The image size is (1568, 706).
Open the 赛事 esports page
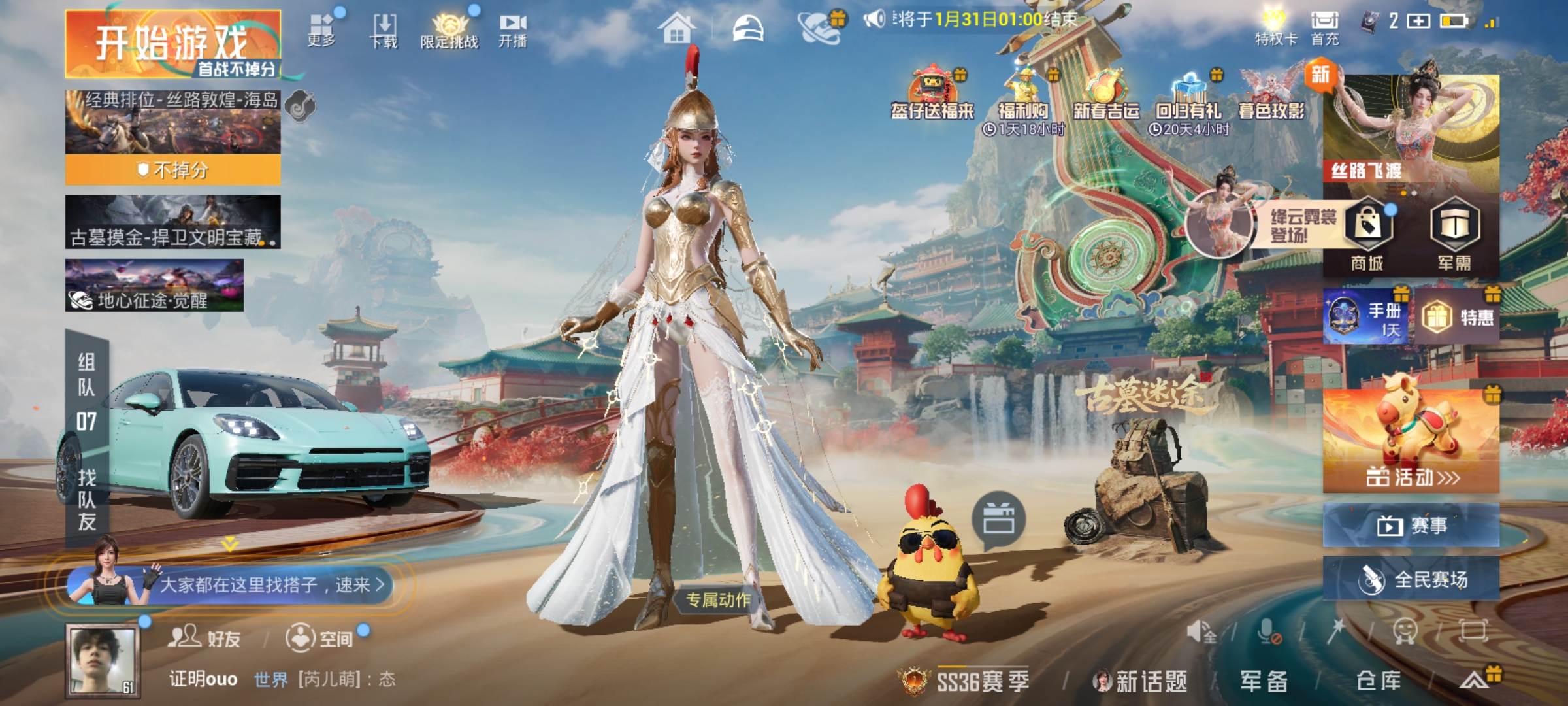pyautogui.click(x=1411, y=525)
